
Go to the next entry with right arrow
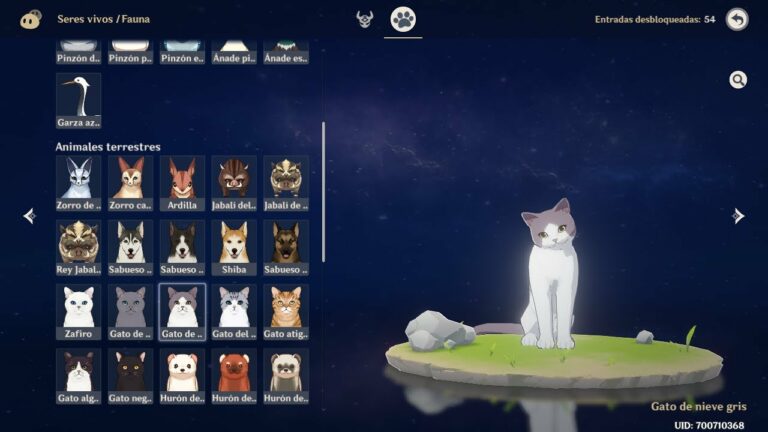pyautogui.click(x=738, y=216)
